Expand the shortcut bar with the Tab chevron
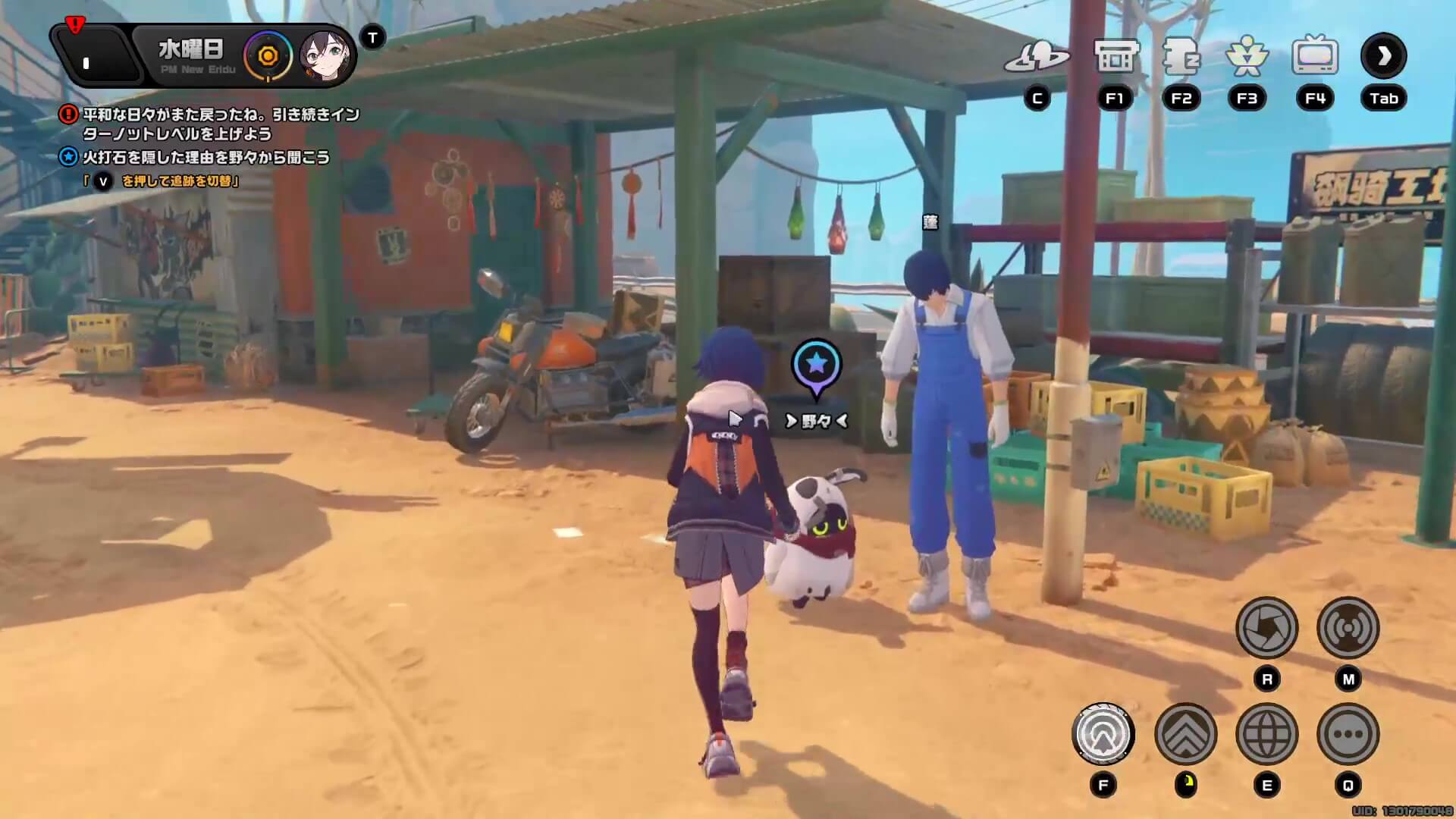The image size is (1456, 819). coord(1385,57)
